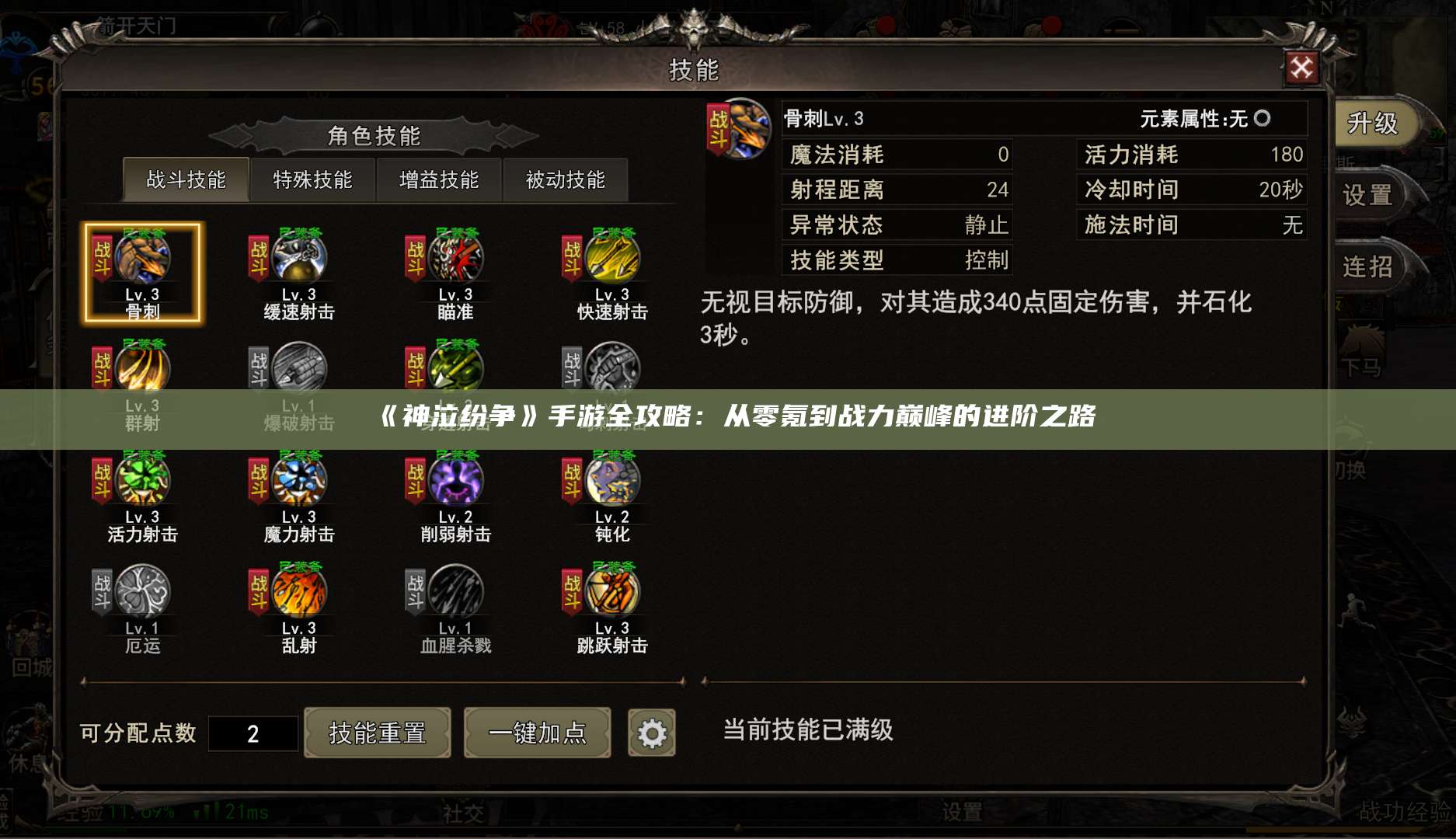Click the 升级 button on the right

[1374, 123]
